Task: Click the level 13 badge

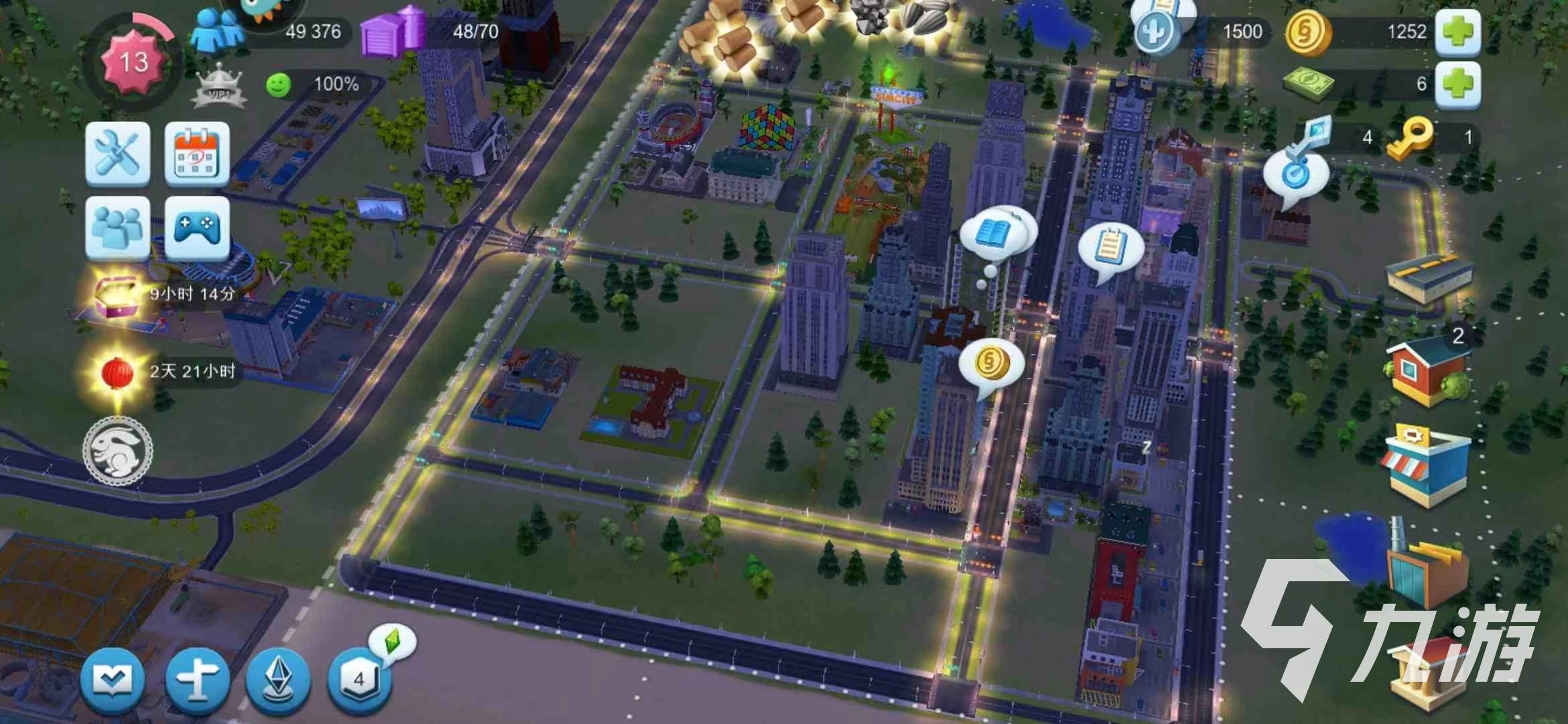Action: pos(134,63)
